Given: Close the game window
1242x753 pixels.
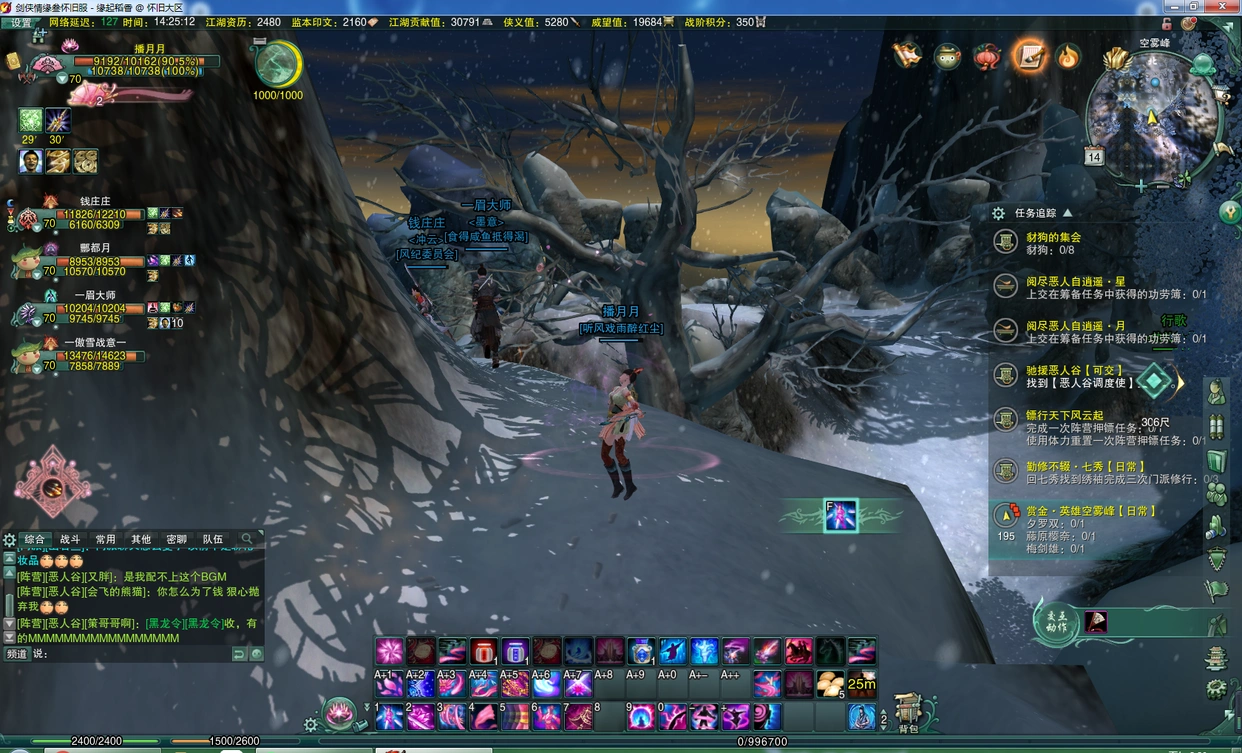Looking at the screenshot, I should click(1229, 7).
